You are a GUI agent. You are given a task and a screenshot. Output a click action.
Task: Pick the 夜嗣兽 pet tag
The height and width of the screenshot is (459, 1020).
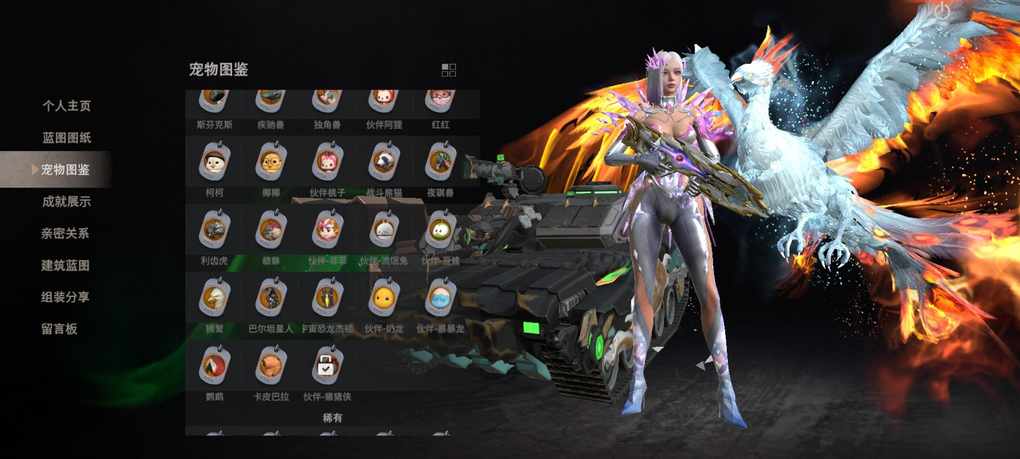(440, 161)
